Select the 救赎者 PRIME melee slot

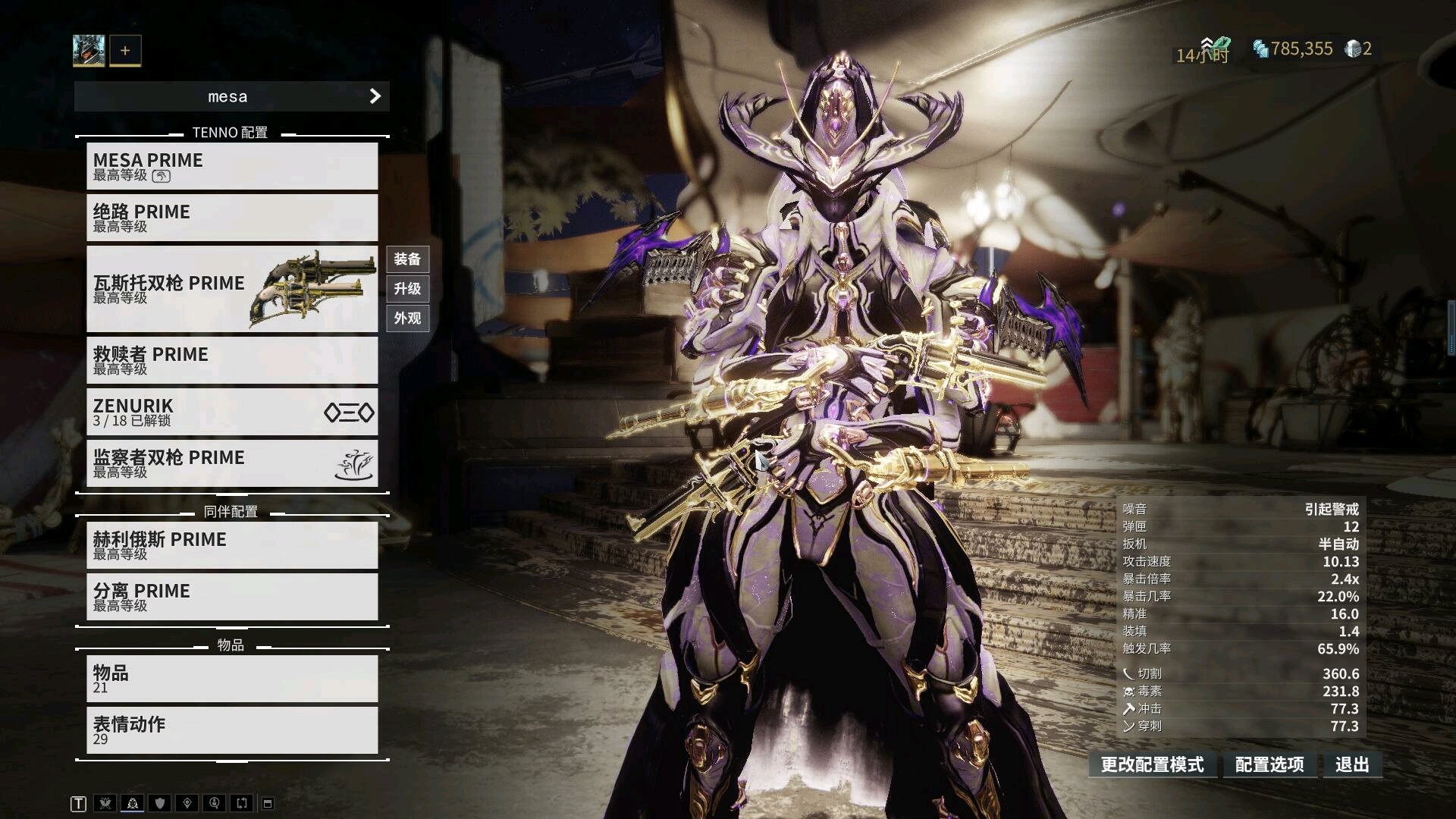tap(231, 360)
